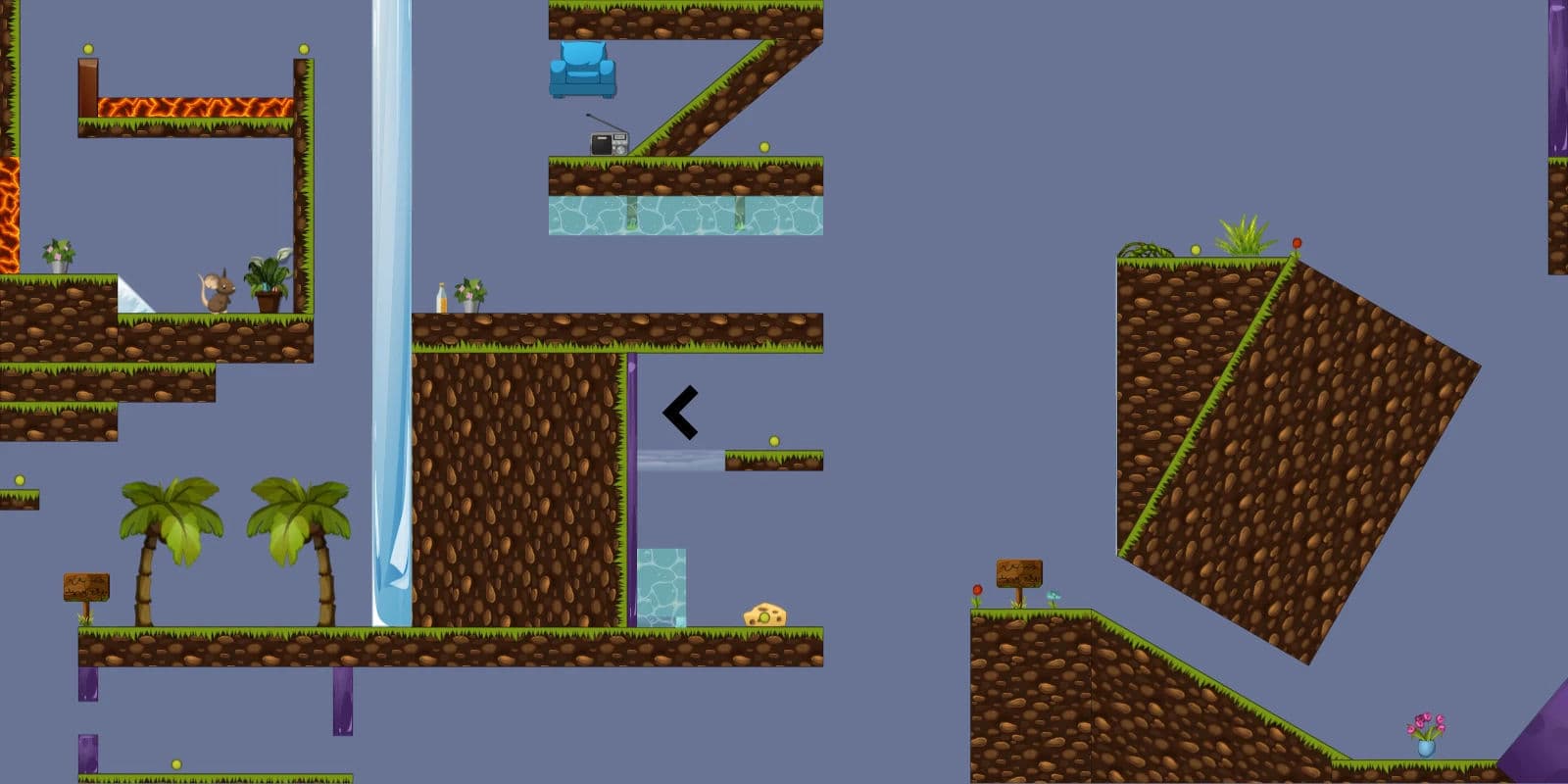This screenshot has width=1568, height=784.
Task: Click the black left chevron arrow
Action: point(679,412)
